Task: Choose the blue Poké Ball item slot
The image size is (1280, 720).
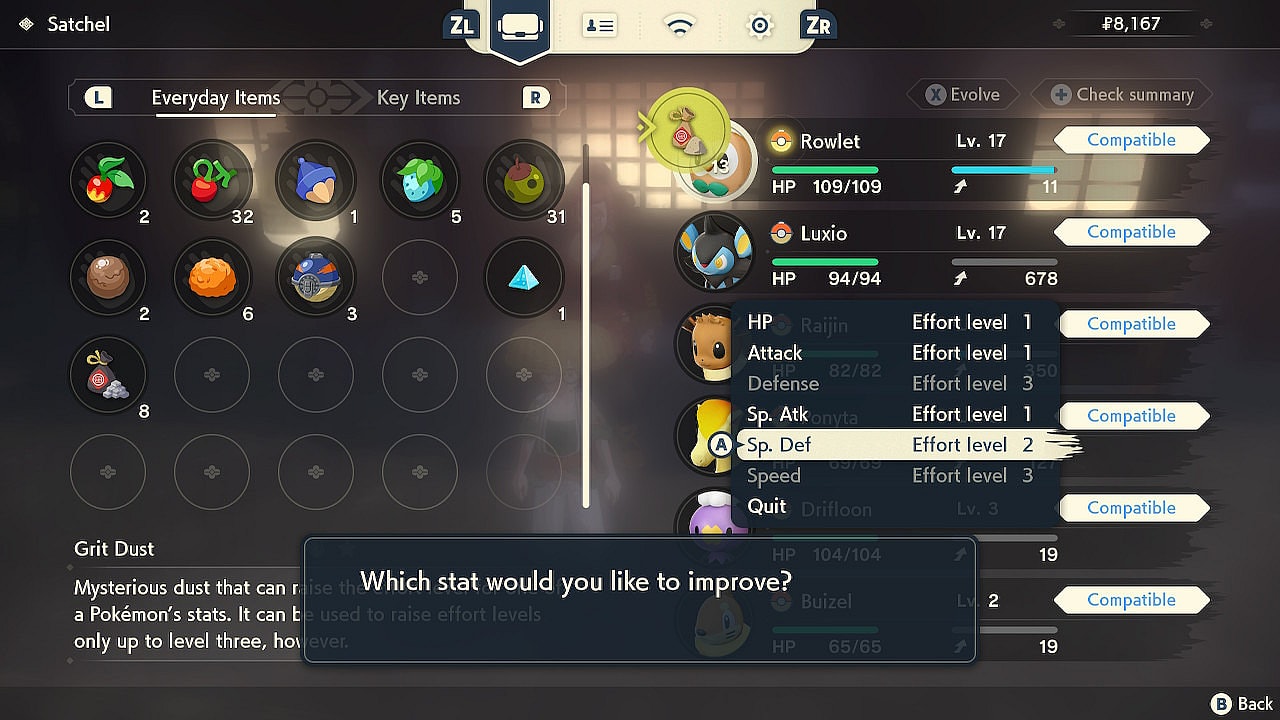Action: click(x=315, y=277)
